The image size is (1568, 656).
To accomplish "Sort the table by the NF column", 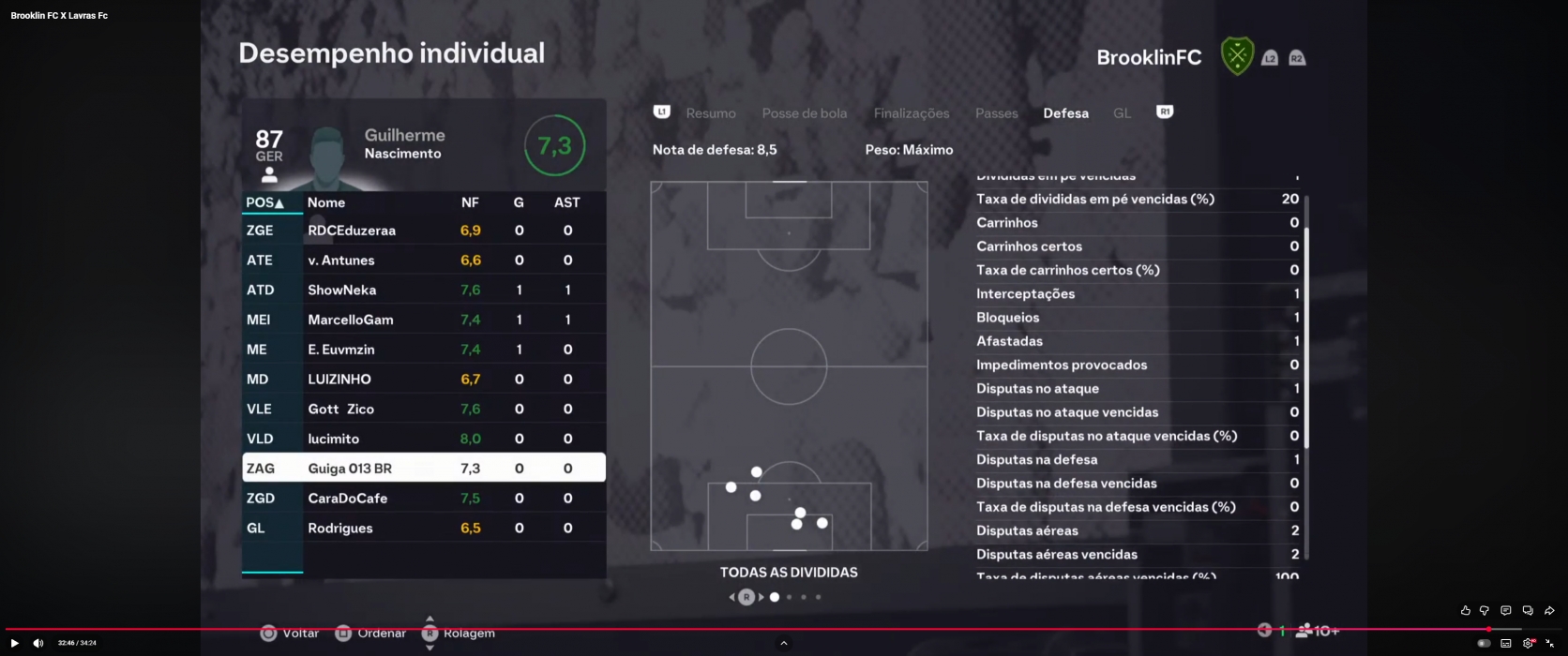I will (470, 202).
